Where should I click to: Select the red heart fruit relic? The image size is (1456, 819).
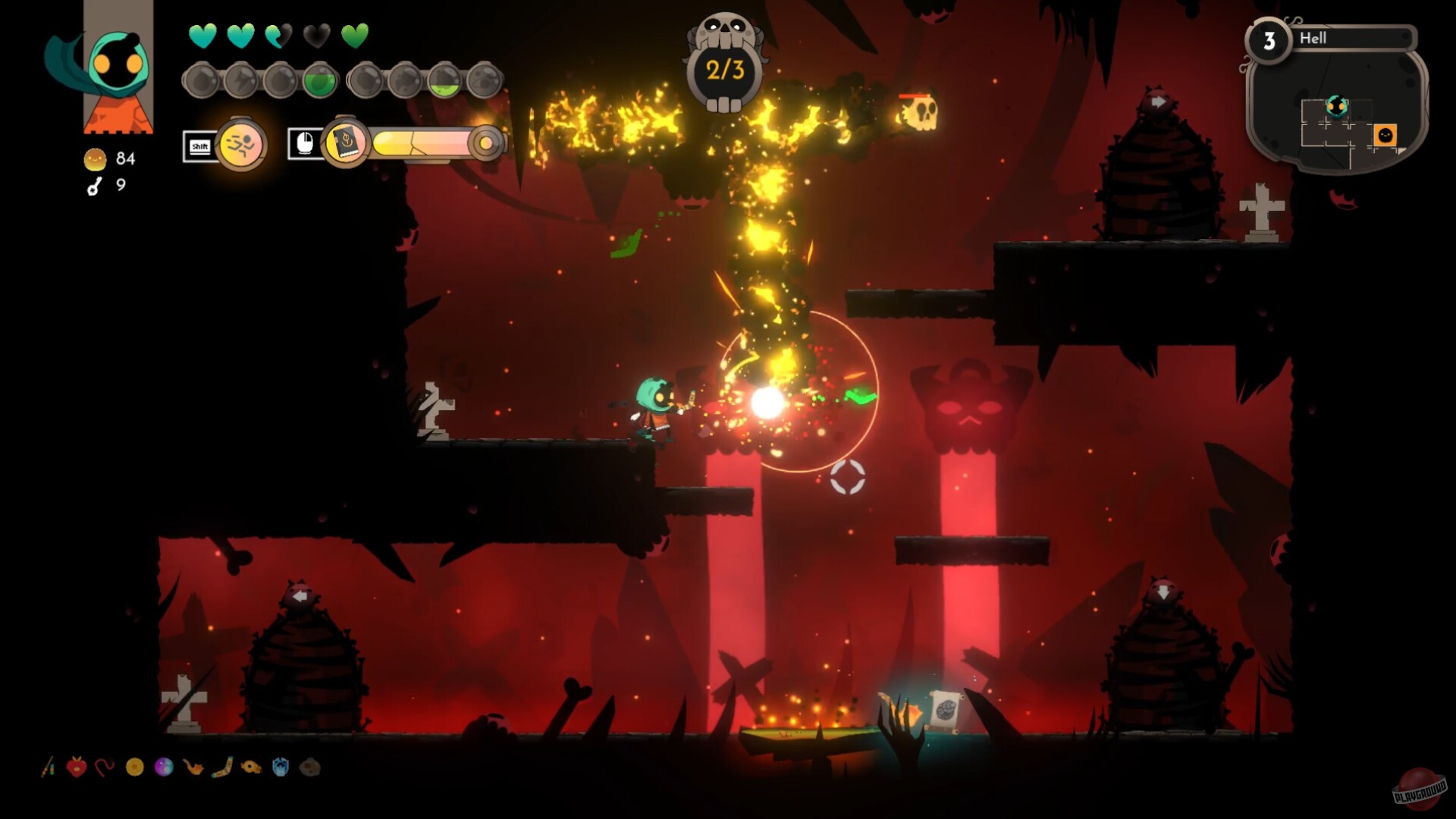click(76, 767)
